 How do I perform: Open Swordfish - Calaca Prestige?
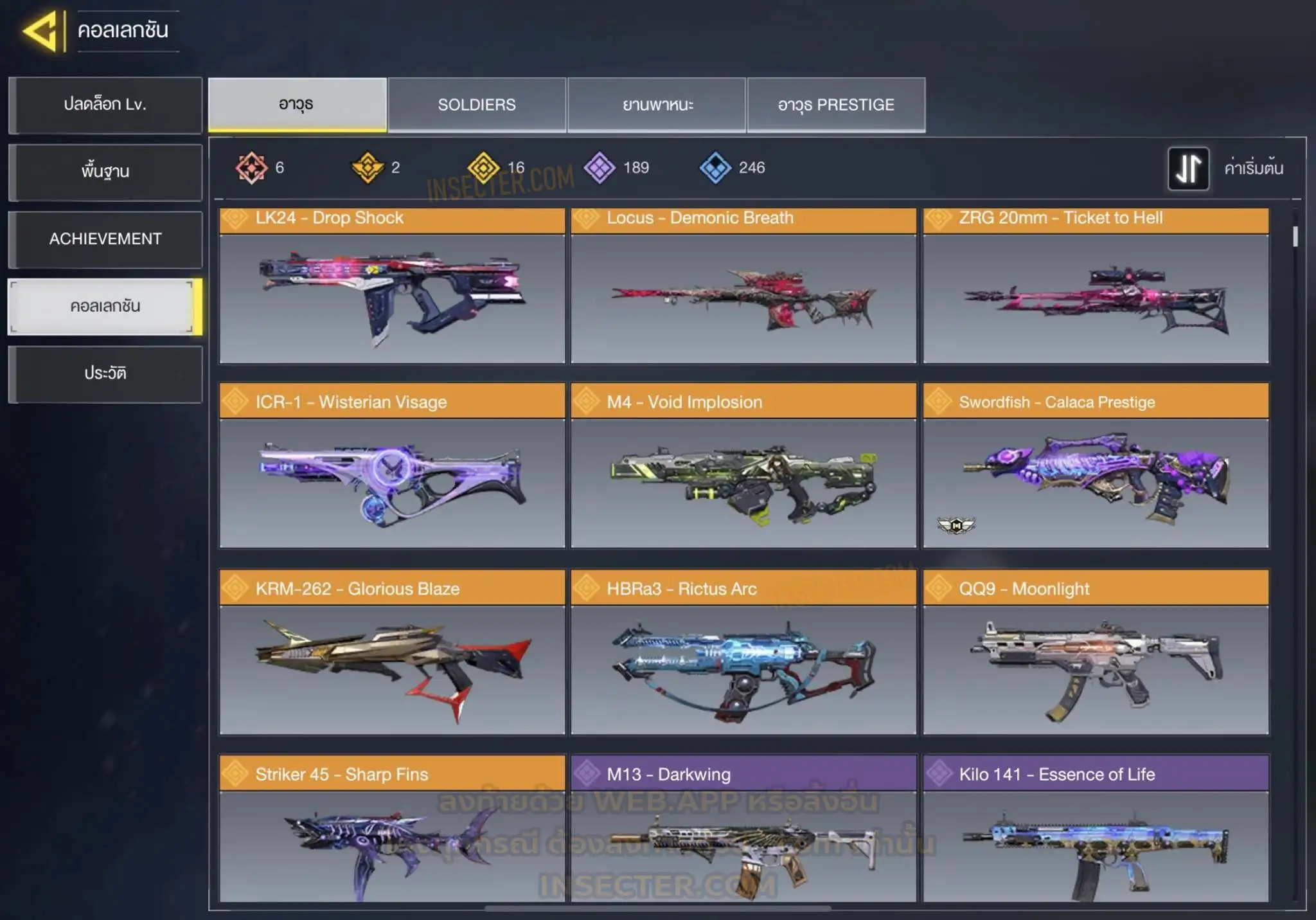coord(1096,466)
